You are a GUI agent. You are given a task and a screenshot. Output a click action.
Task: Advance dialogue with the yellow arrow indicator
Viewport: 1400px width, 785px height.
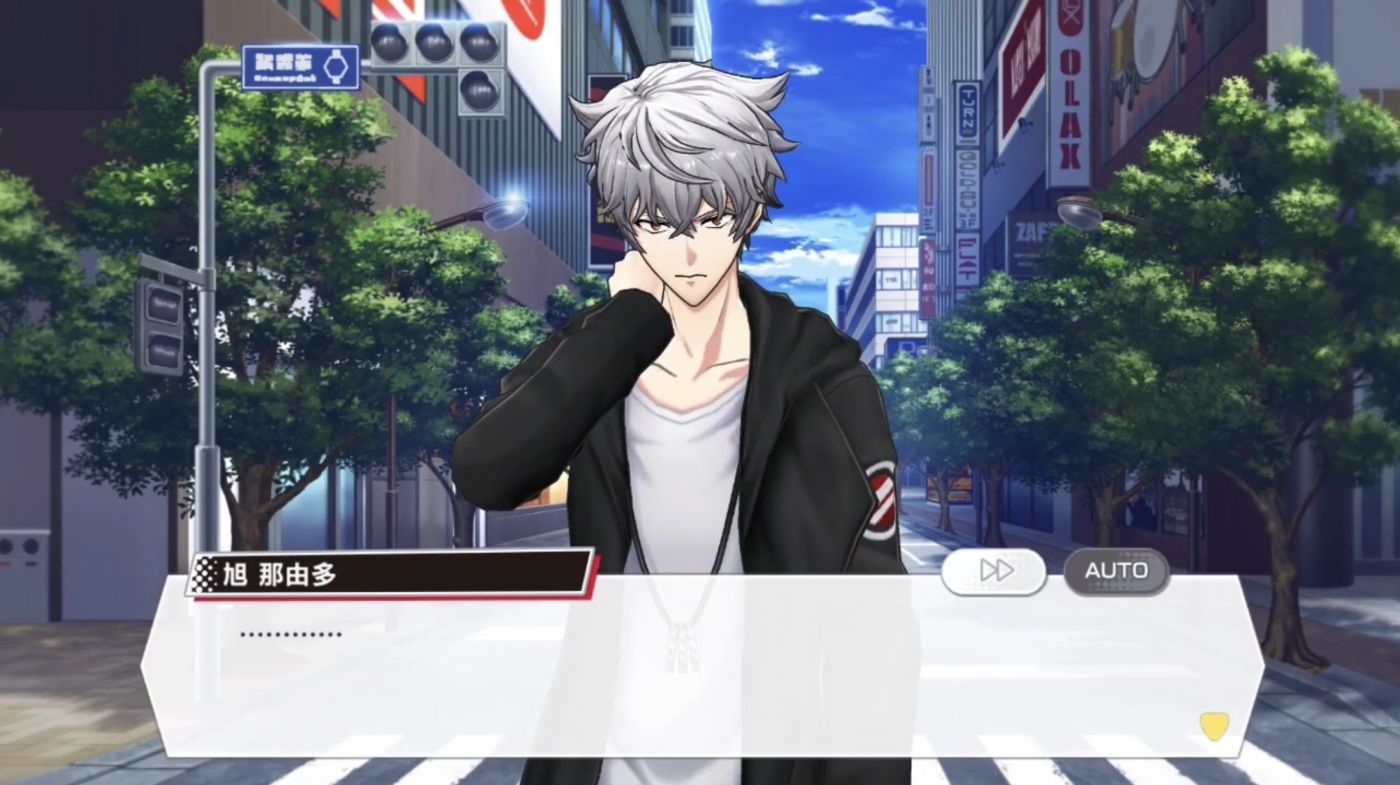(1213, 726)
